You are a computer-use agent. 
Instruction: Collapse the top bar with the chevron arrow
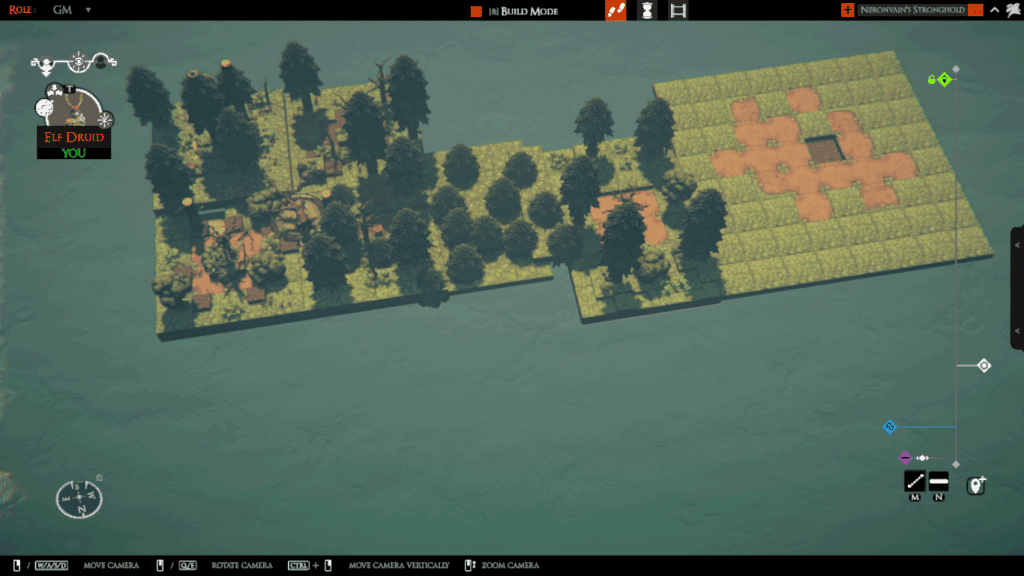tap(994, 10)
